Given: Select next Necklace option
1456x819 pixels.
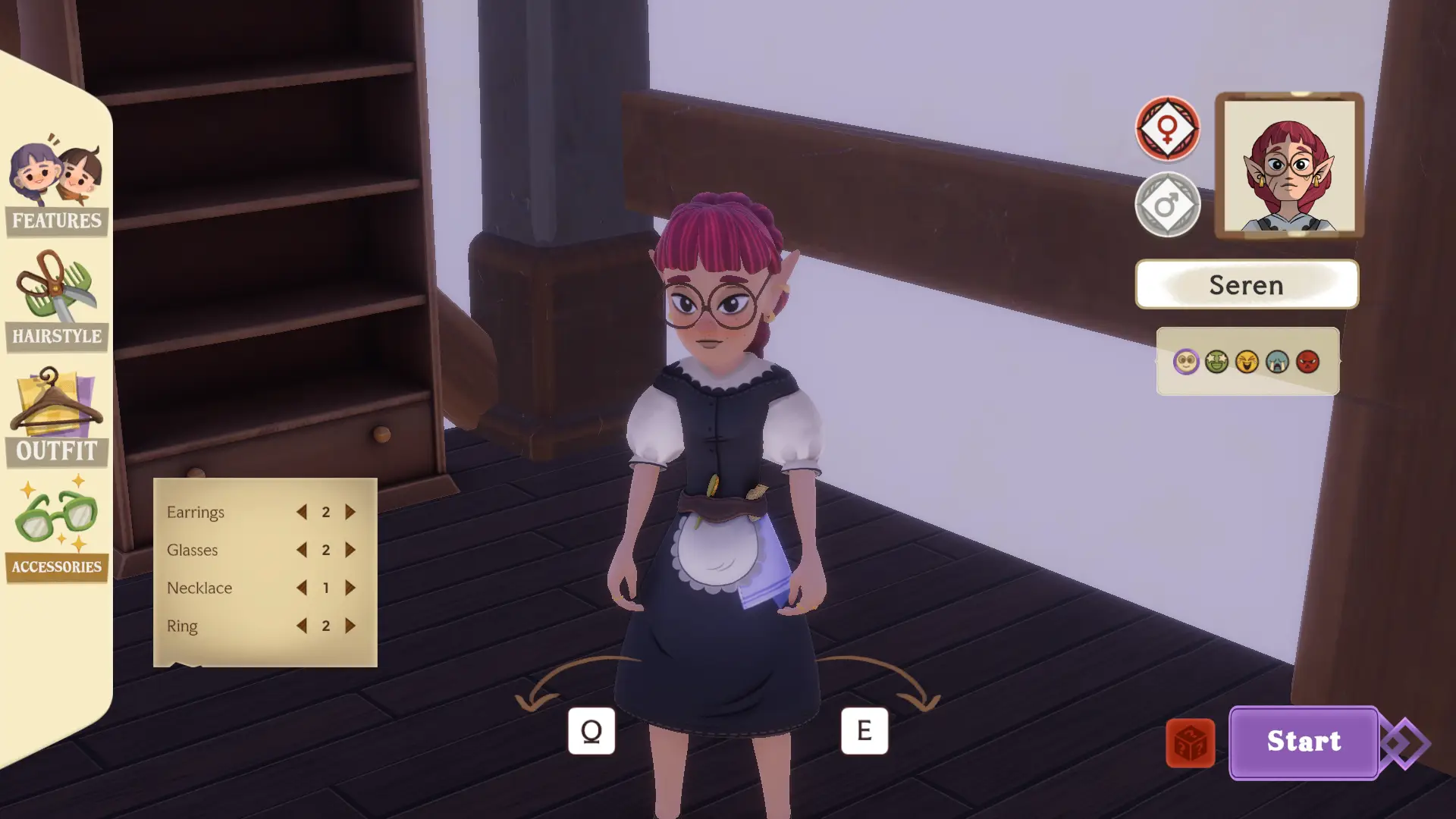Looking at the screenshot, I should click(350, 588).
